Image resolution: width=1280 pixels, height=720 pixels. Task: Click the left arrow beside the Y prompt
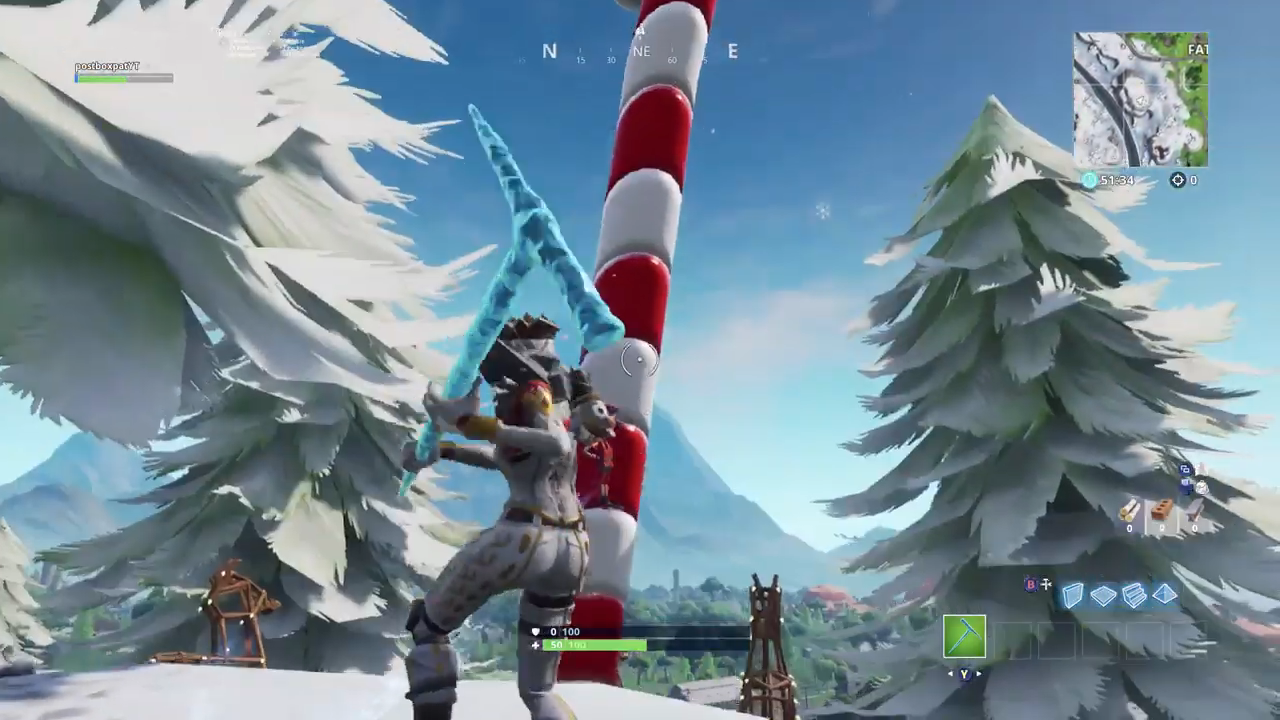tap(951, 673)
